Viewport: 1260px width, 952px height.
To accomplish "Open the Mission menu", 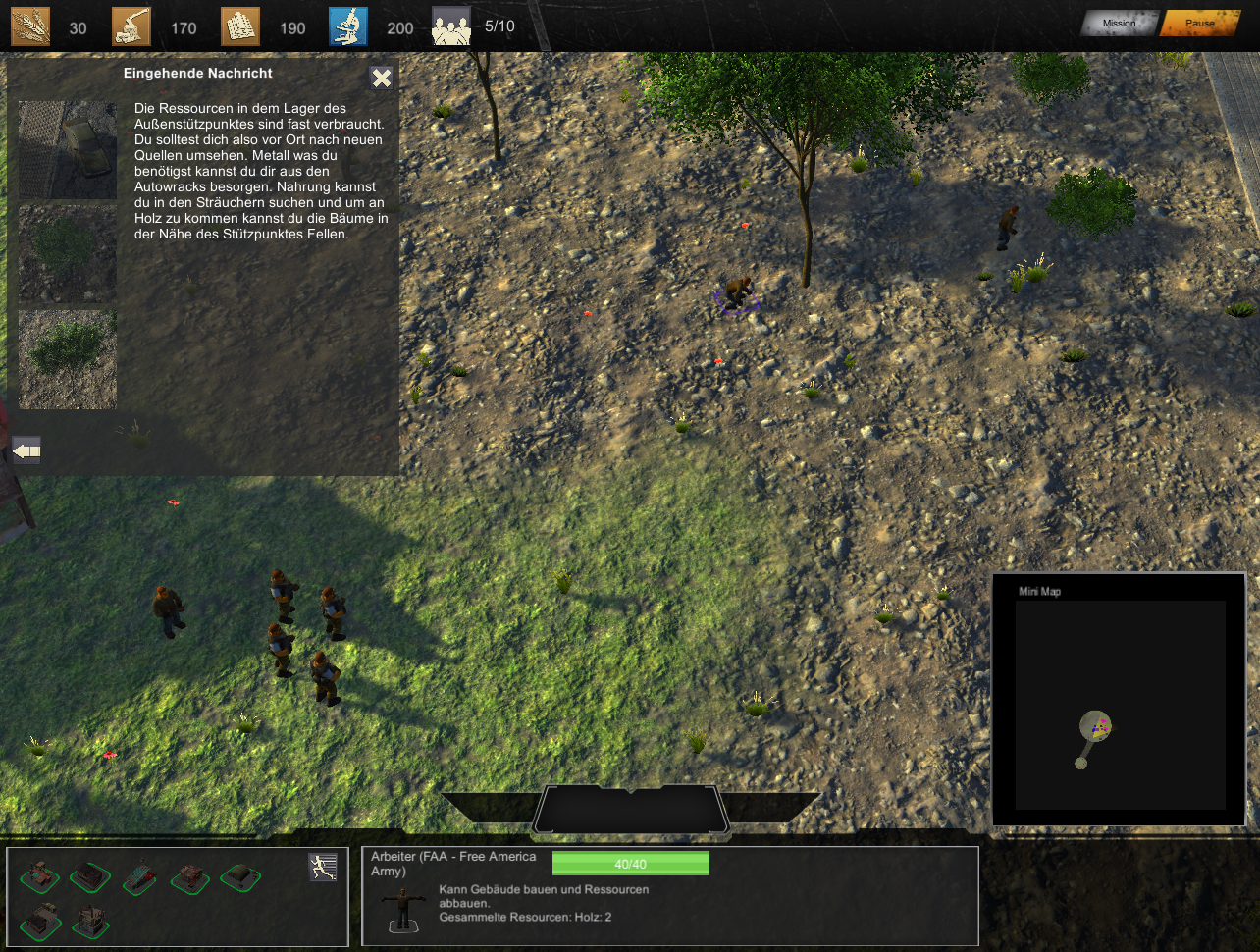I will pyautogui.click(x=1119, y=24).
